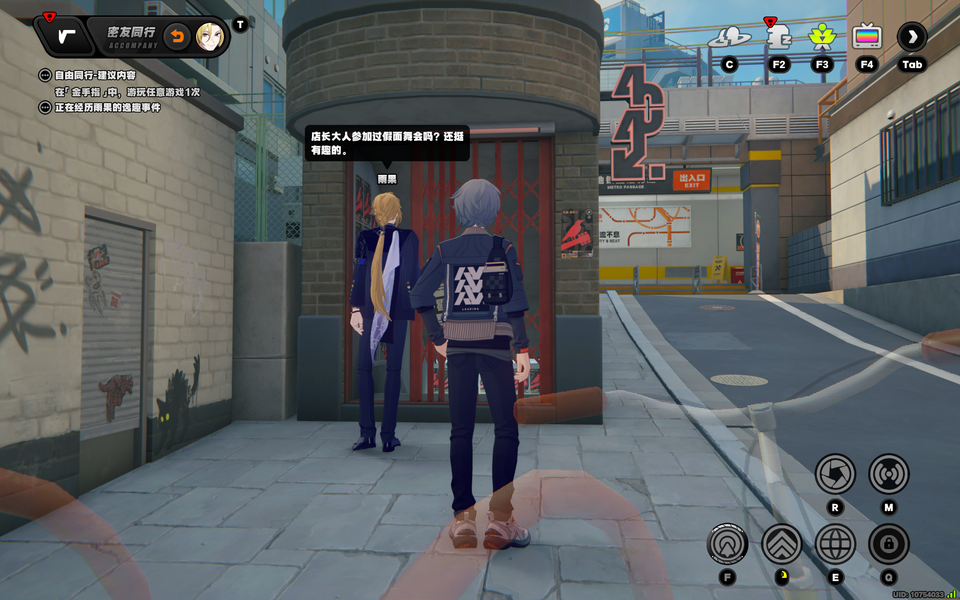Viewport: 960px width, 600px height.
Task: Activate the interact button with upward arrow
Action: tap(727, 544)
